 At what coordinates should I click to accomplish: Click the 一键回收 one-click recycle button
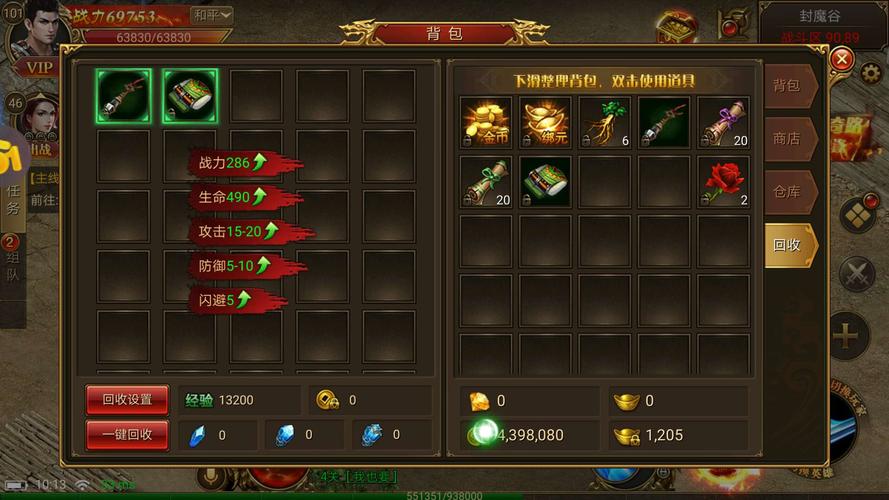click(x=127, y=434)
